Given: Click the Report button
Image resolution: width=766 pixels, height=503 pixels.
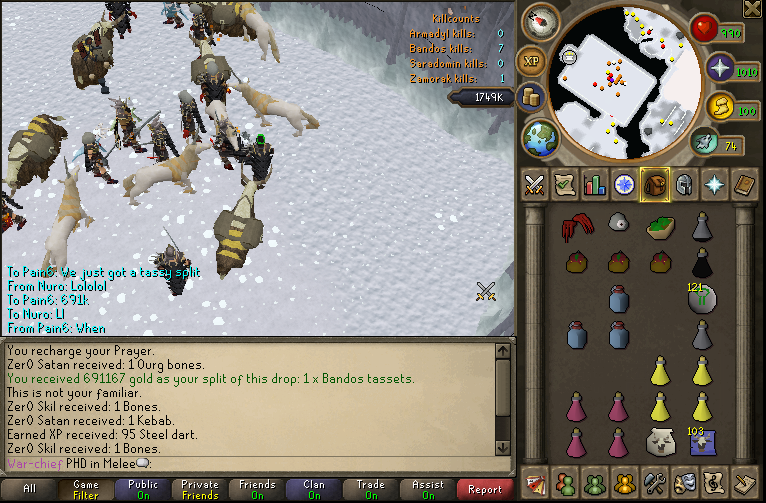Looking at the screenshot, I should point(485,489).
